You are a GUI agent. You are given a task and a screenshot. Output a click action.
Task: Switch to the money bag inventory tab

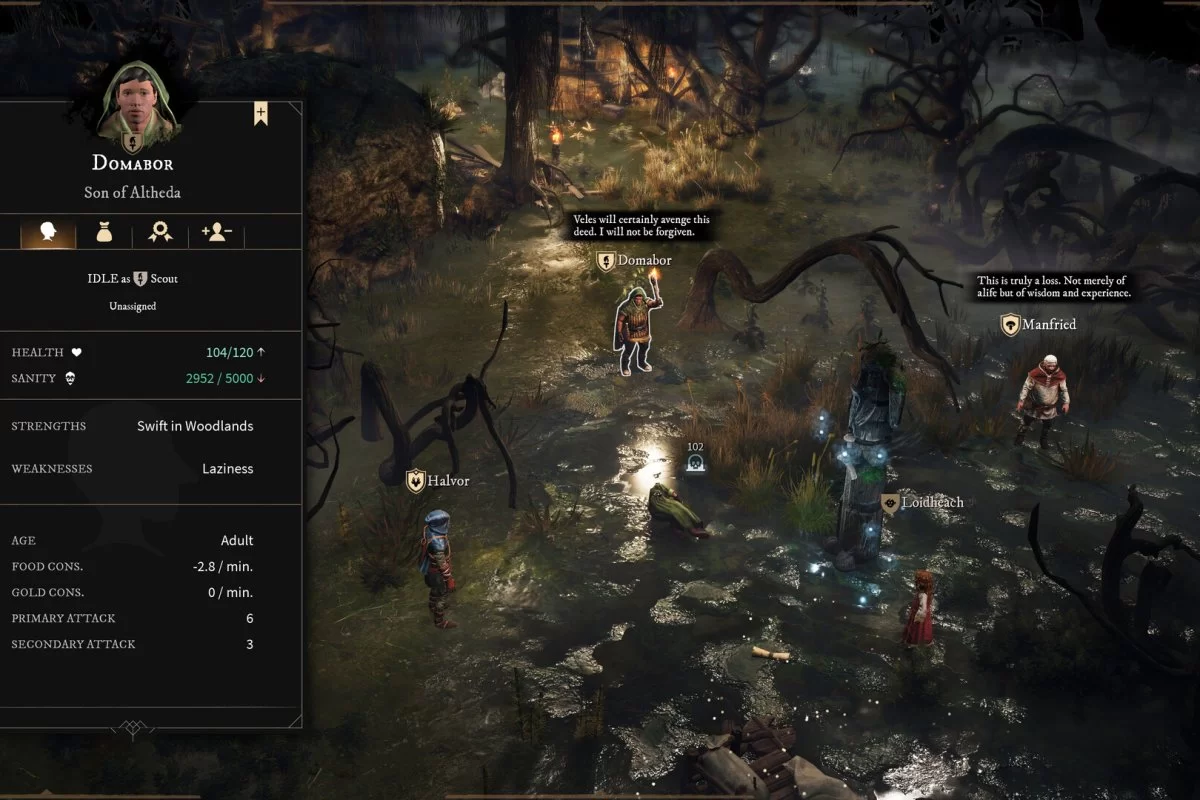(104, 233)
